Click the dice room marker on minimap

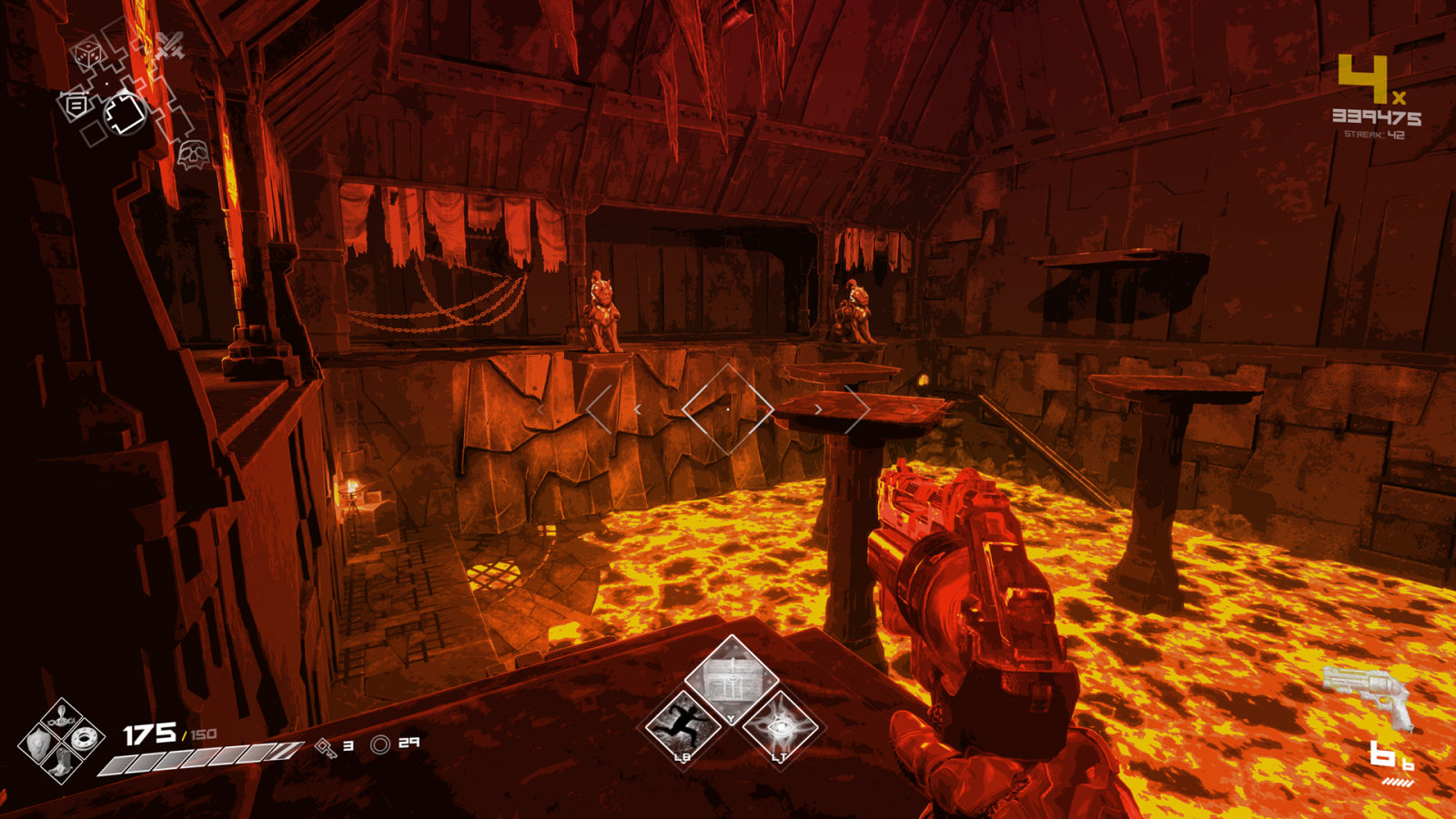(87, 55)
